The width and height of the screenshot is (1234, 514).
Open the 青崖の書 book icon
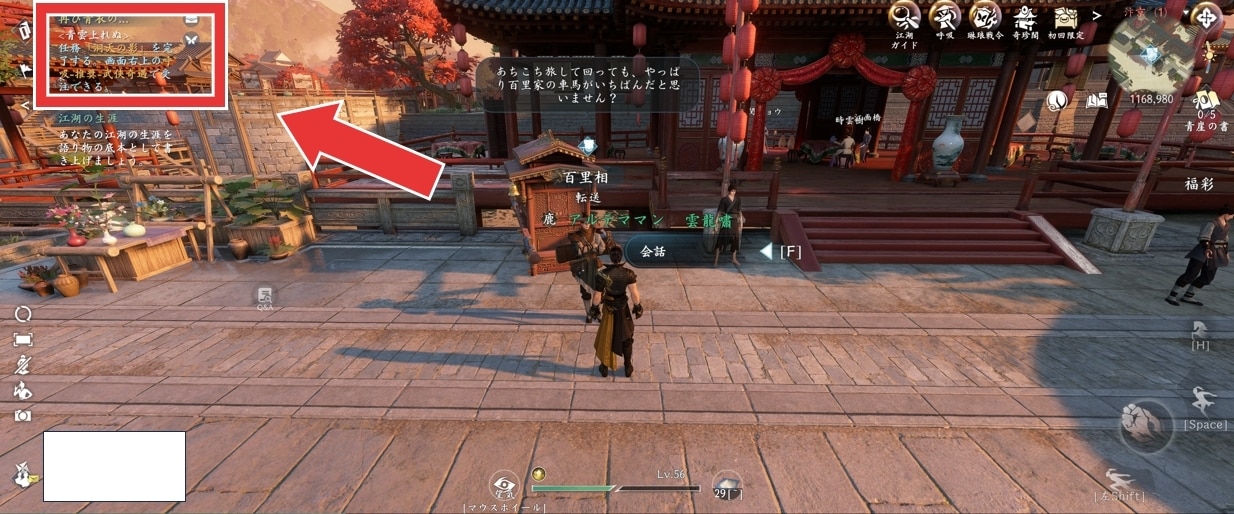click(1206, 100)
